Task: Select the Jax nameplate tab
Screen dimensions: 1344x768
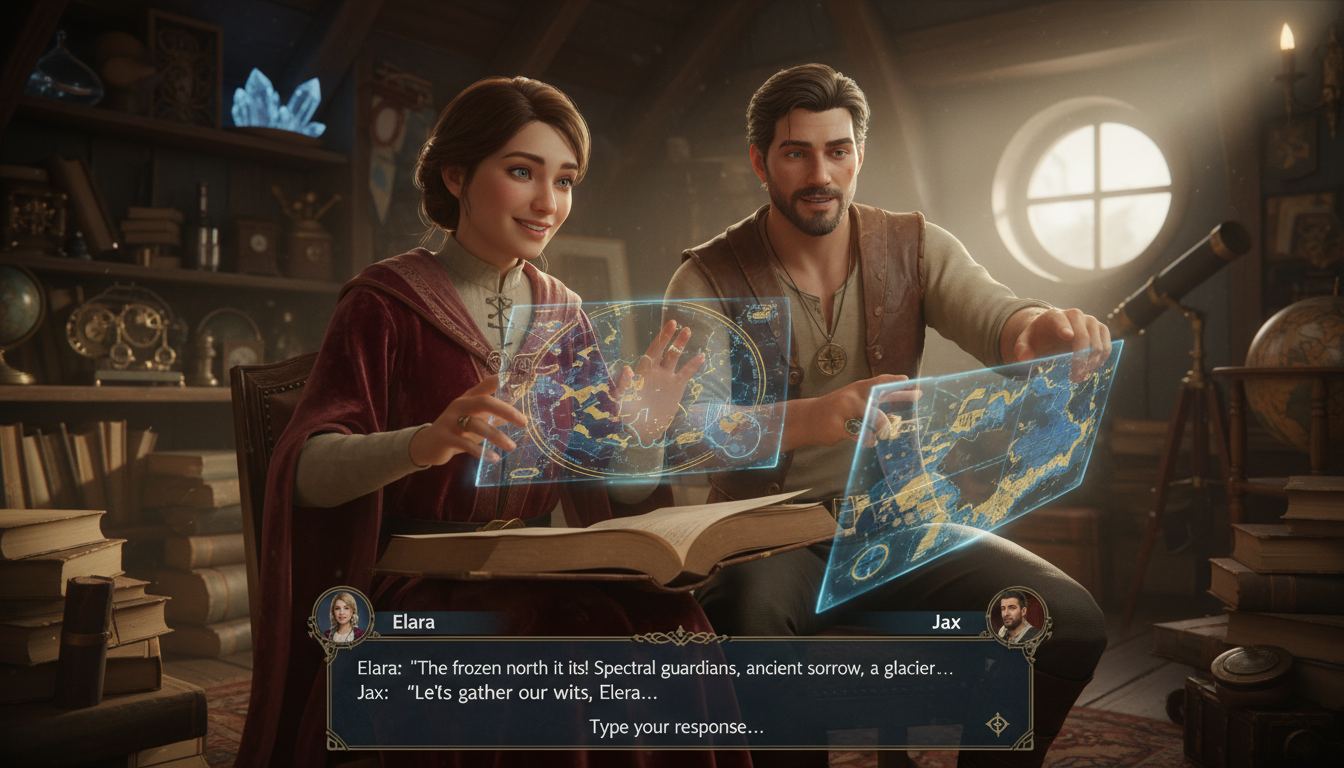Action: tap(945, 622)
